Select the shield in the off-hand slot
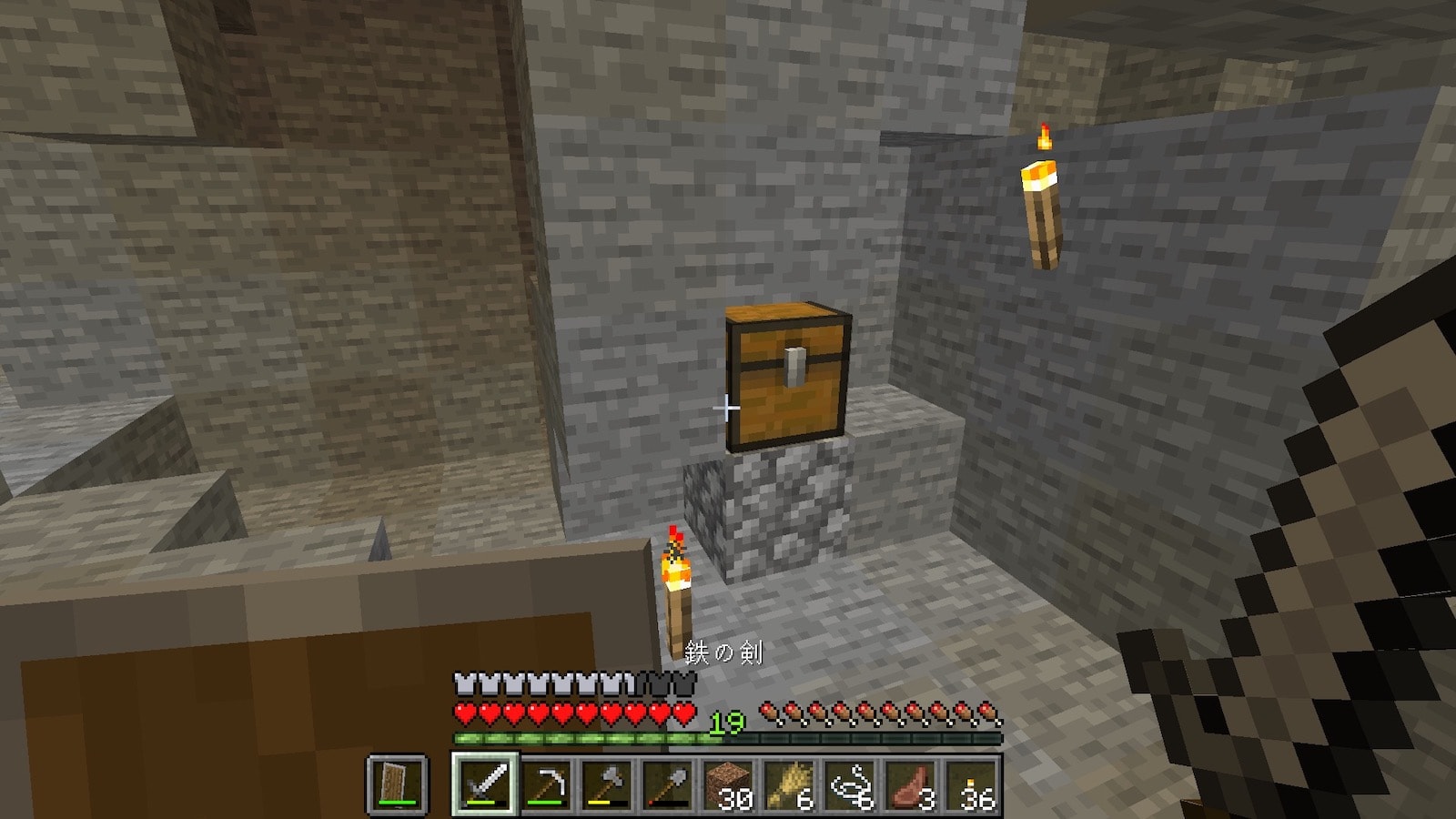The width and height of the screenshot is (1456, 819). [397, 784]
